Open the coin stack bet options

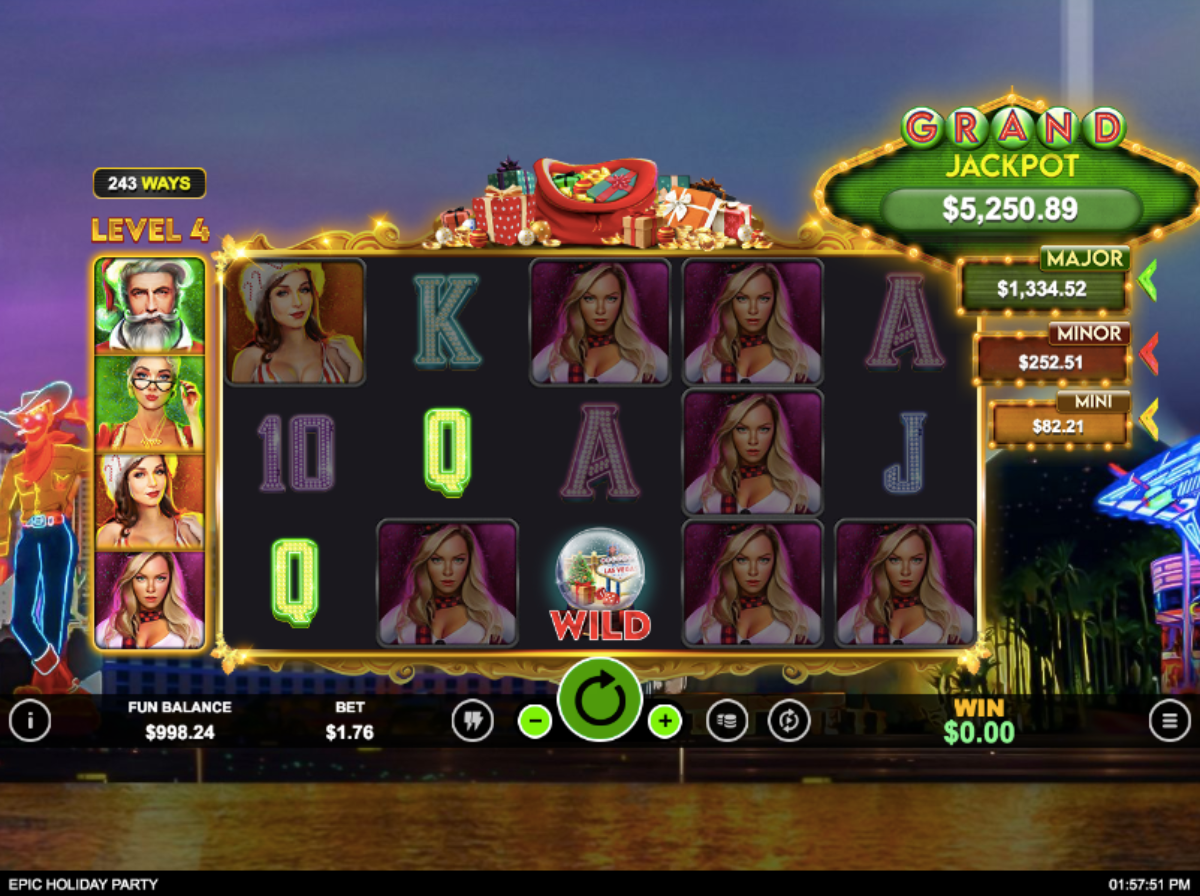pos(727,720)
